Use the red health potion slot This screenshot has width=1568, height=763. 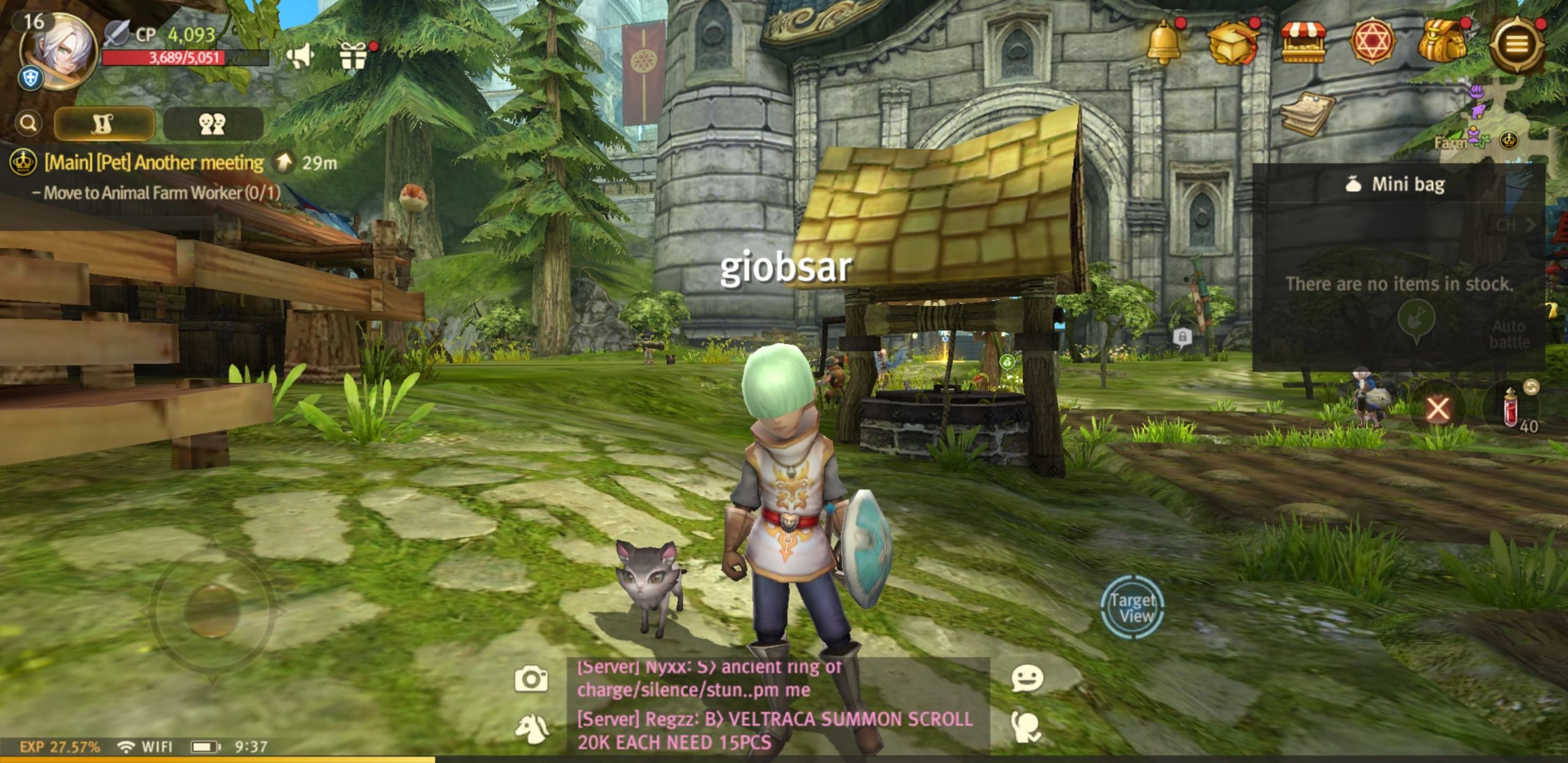tap(1512, 408)
